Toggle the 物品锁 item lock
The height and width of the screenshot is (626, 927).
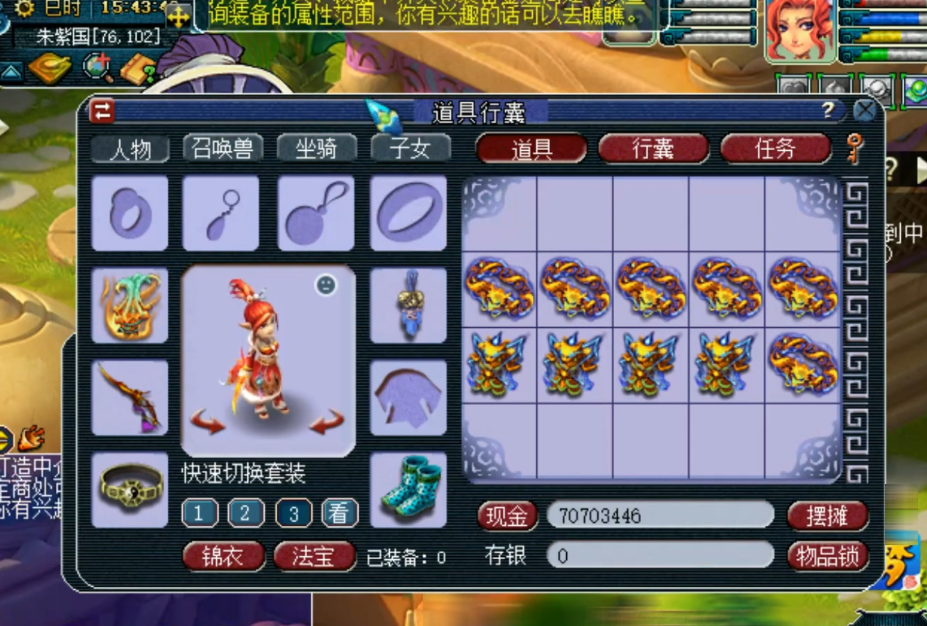[826, 555]
